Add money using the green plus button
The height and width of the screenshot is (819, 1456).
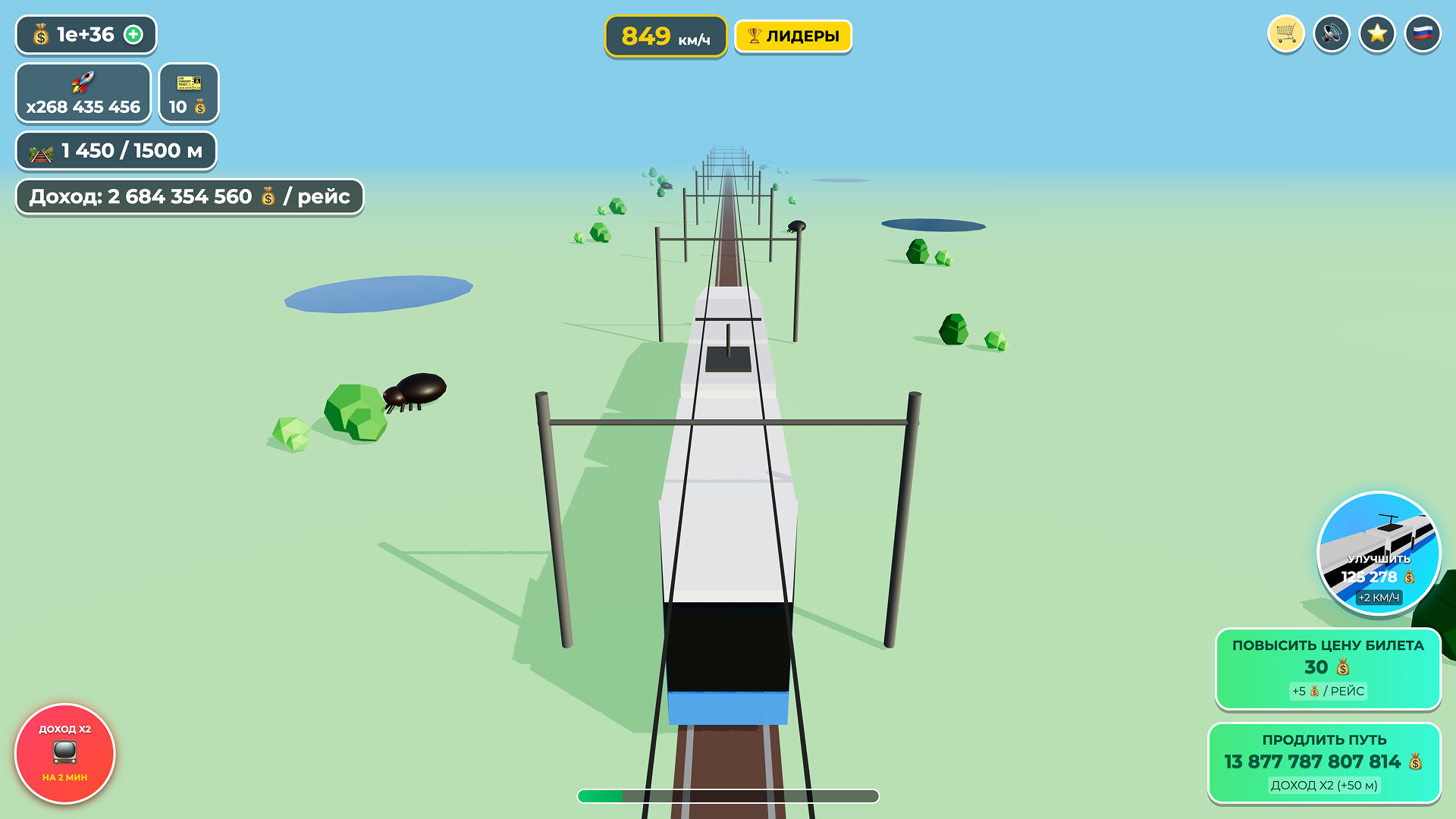133,34
